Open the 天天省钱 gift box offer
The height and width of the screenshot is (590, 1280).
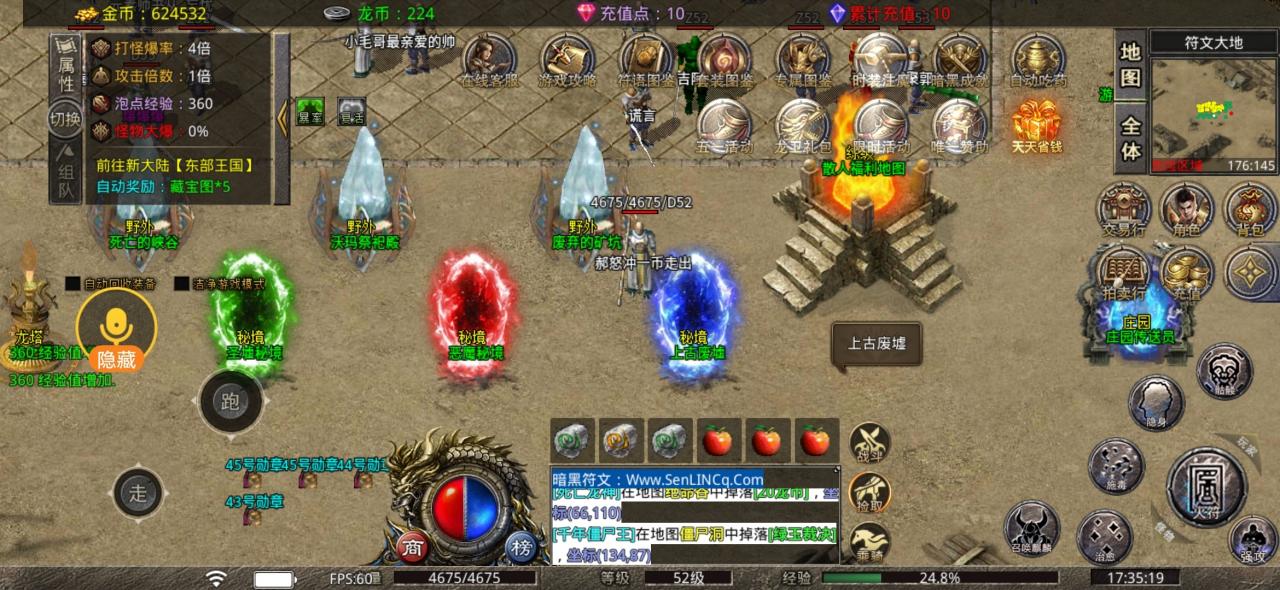click(x=1036, y=124)
